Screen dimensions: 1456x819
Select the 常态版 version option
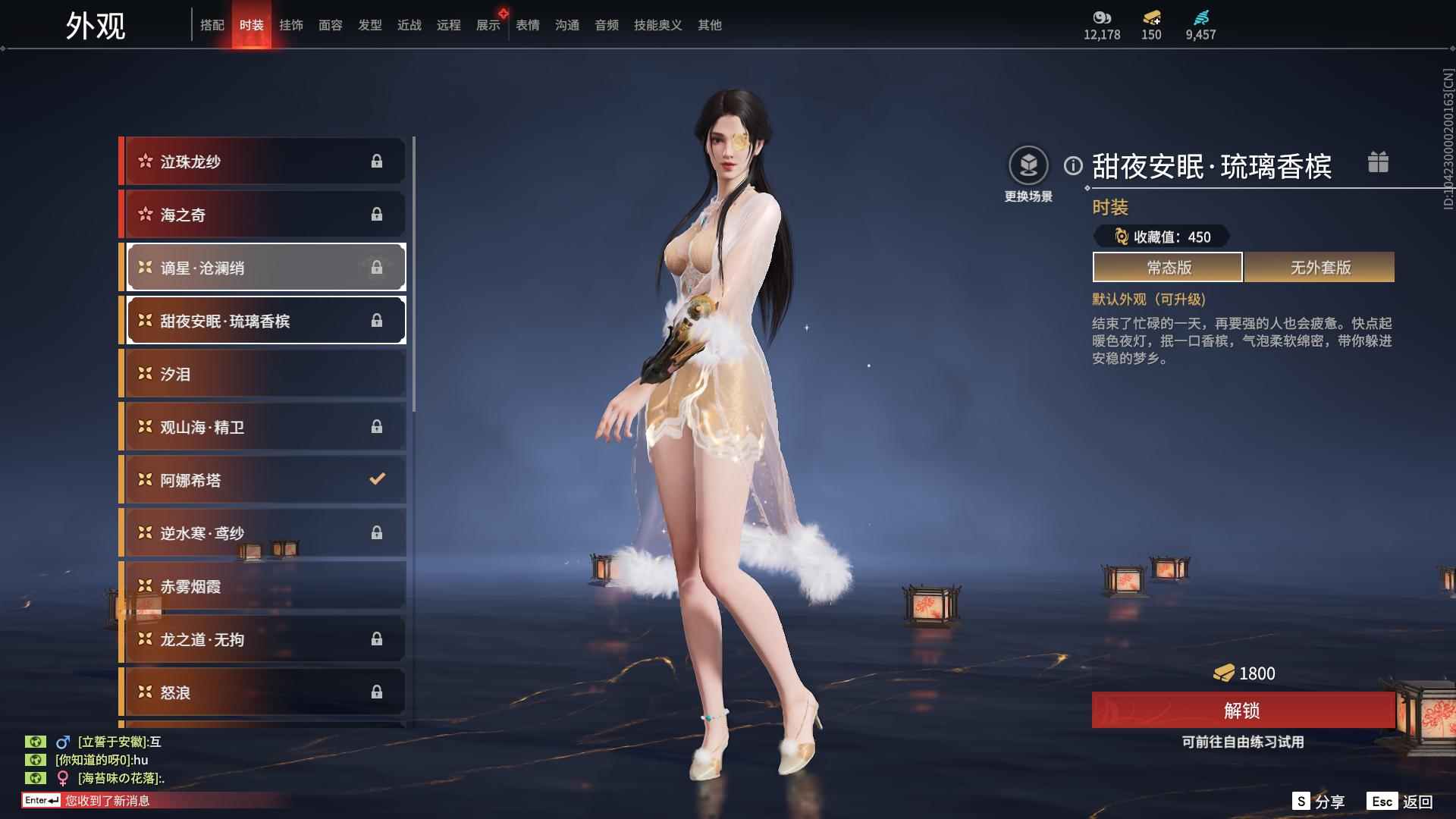pos(1167,267)
